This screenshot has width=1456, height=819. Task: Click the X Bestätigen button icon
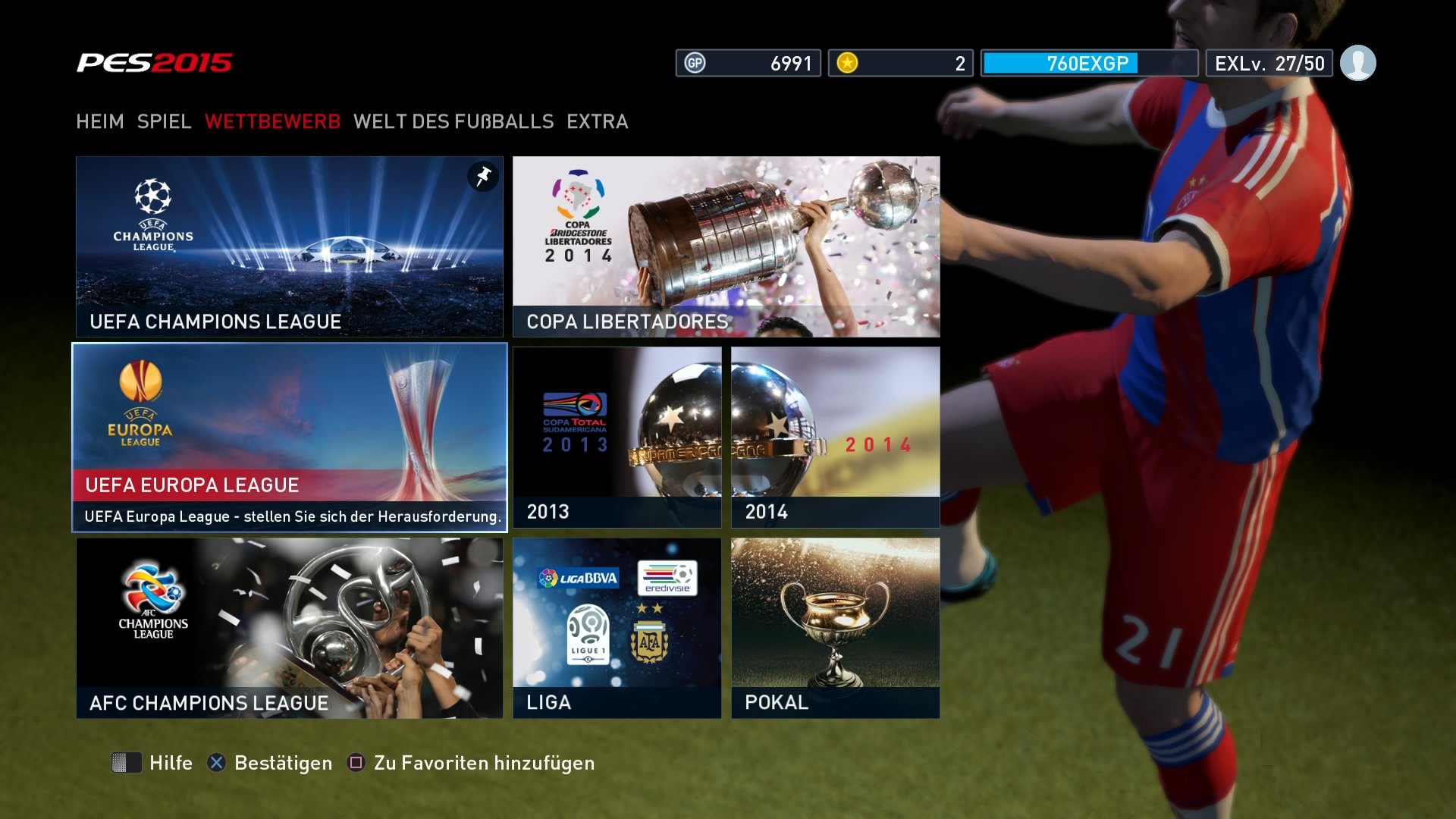[x=216, y=764]
